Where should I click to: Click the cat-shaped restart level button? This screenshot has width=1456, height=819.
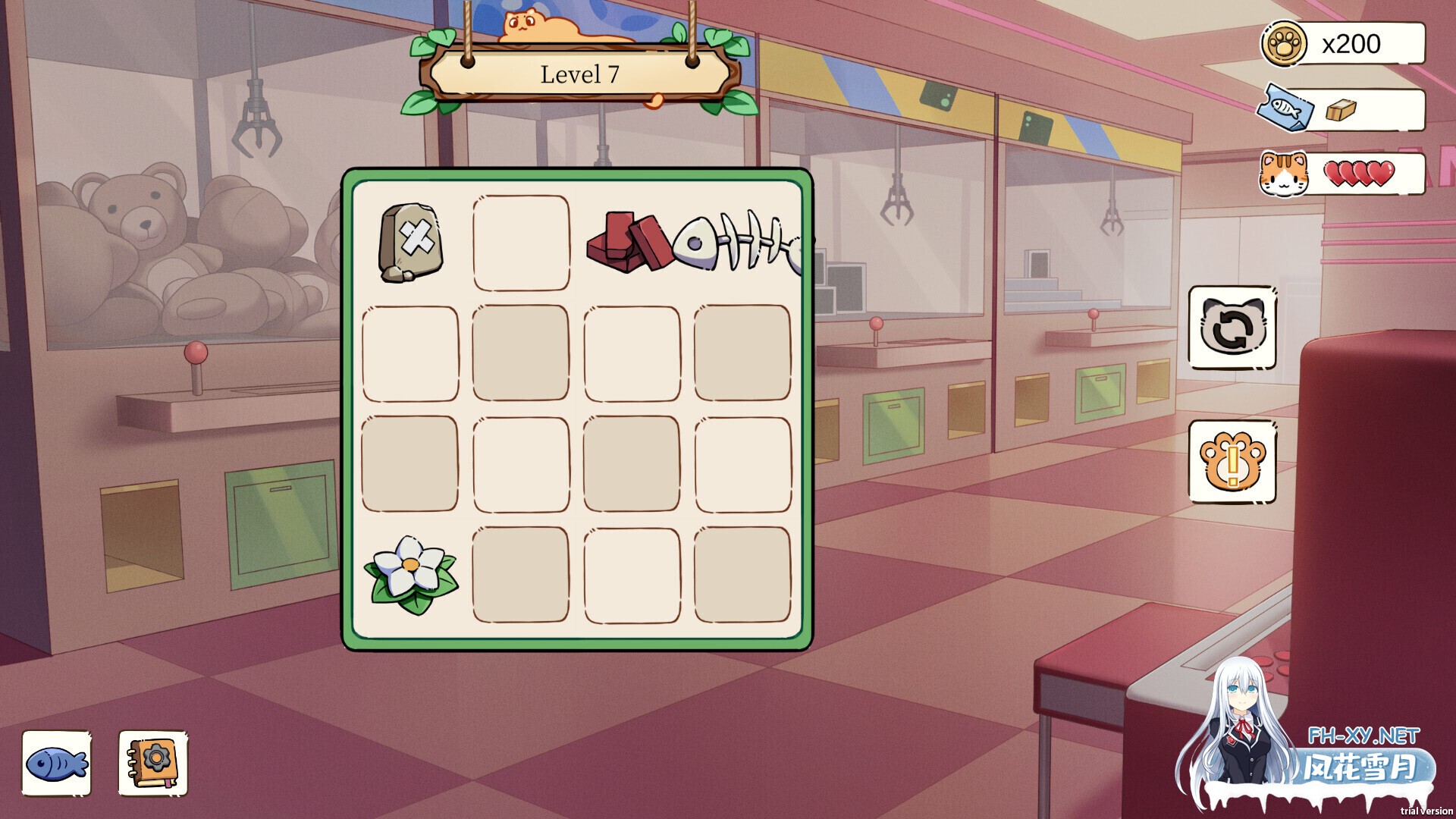(x=1232, y=328)
